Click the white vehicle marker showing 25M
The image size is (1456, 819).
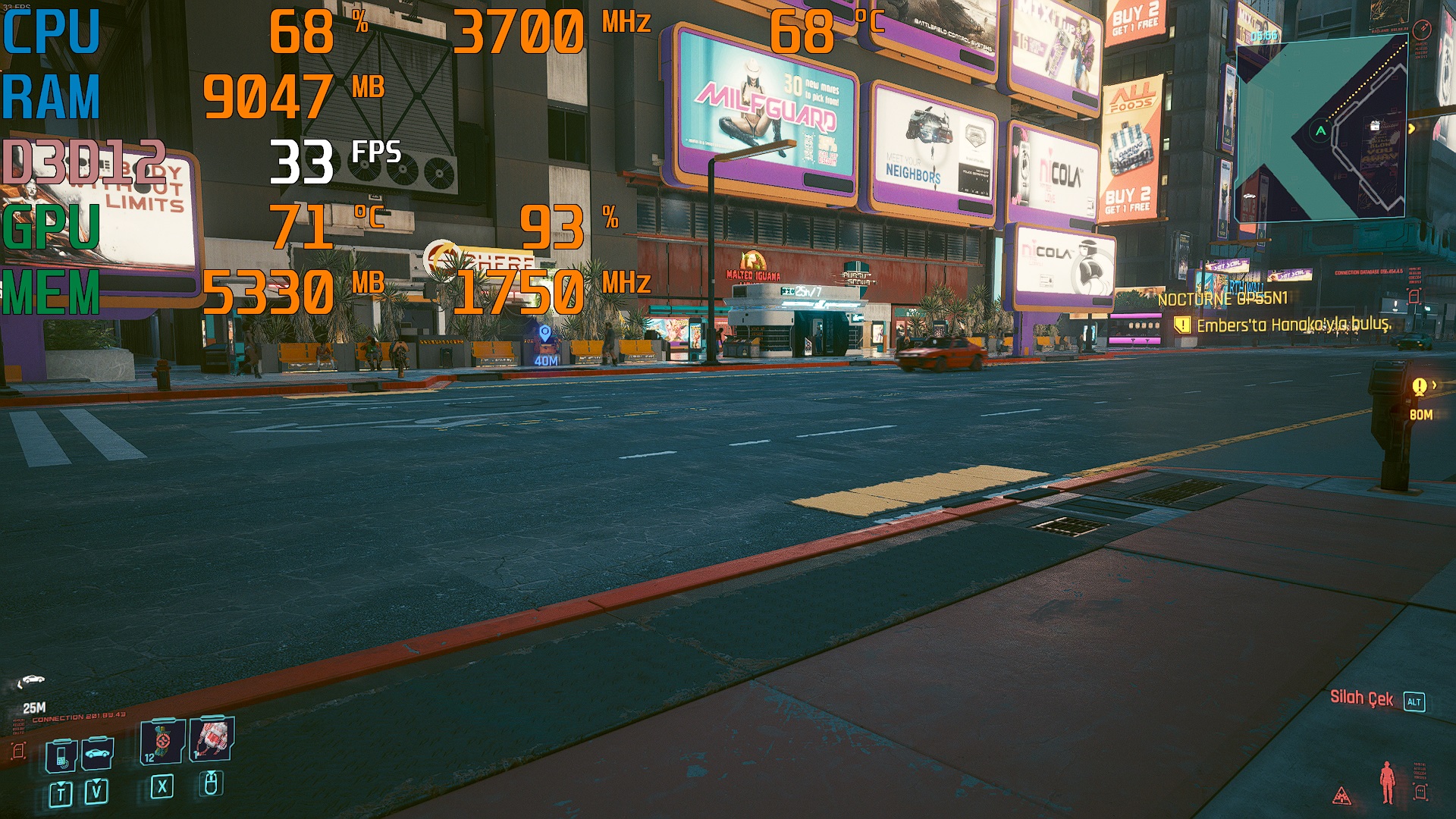point(31,680)
